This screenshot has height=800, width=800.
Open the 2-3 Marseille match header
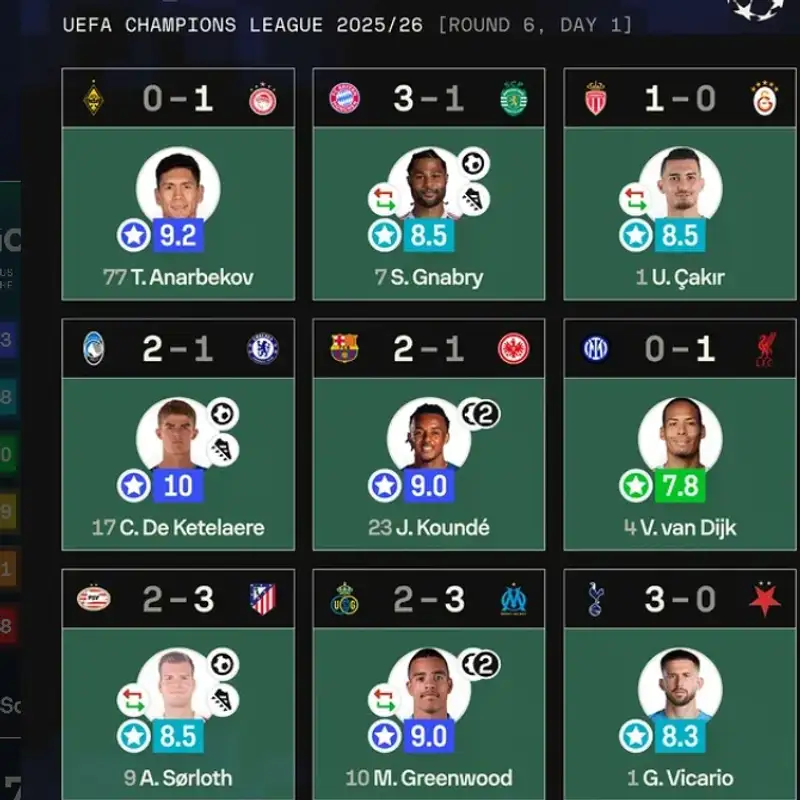429,599
